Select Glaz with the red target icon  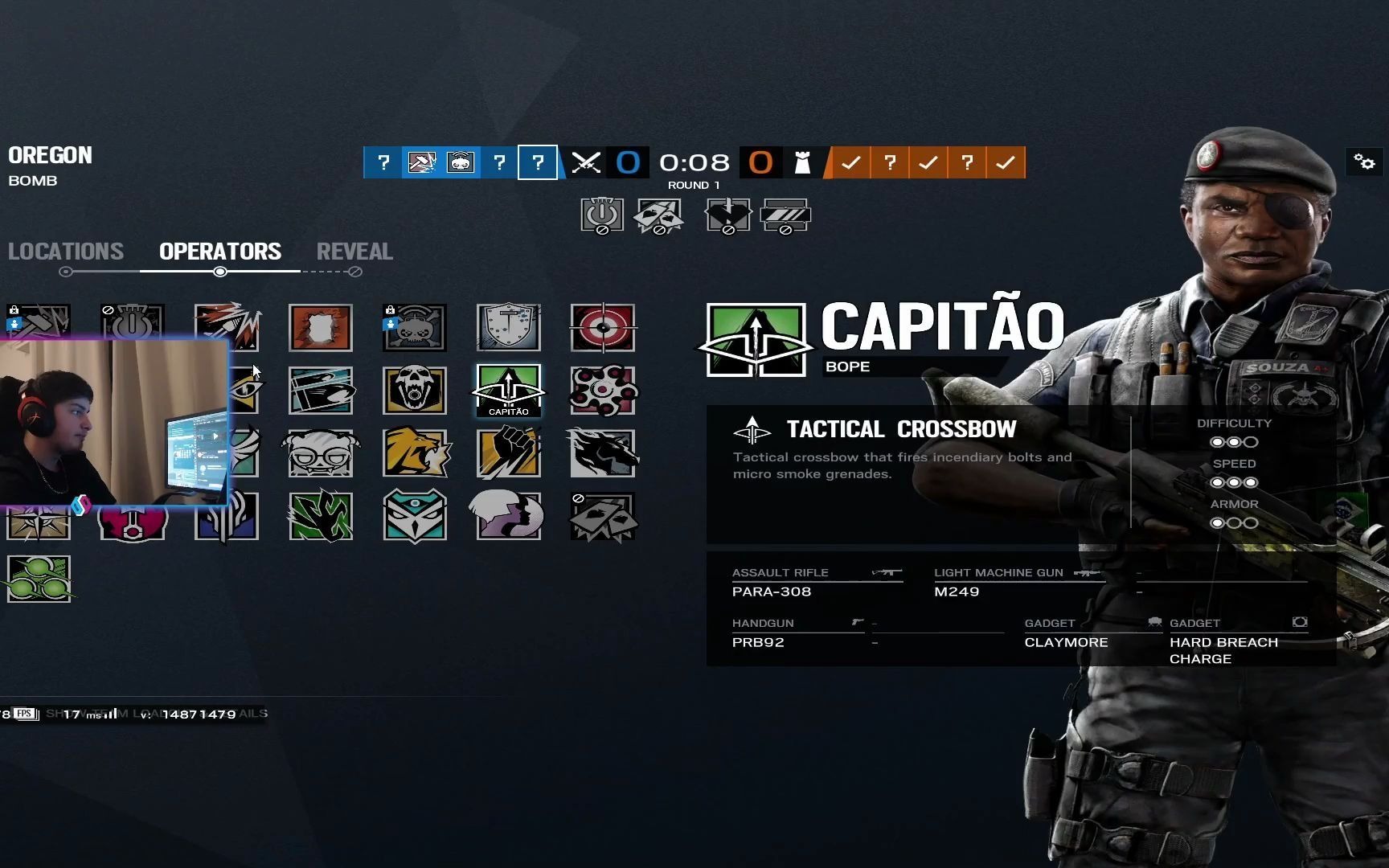(x=602, y=328)
